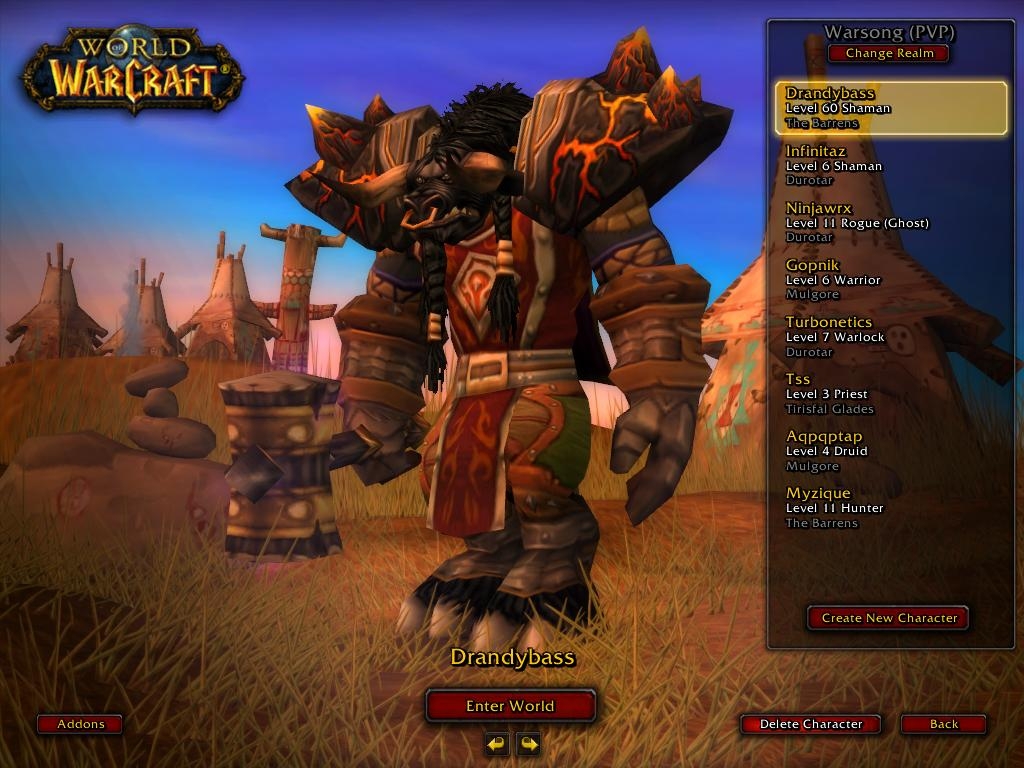Rotate character with the left arrow
Screen dimensions: 1024x768
click(497, 744)
